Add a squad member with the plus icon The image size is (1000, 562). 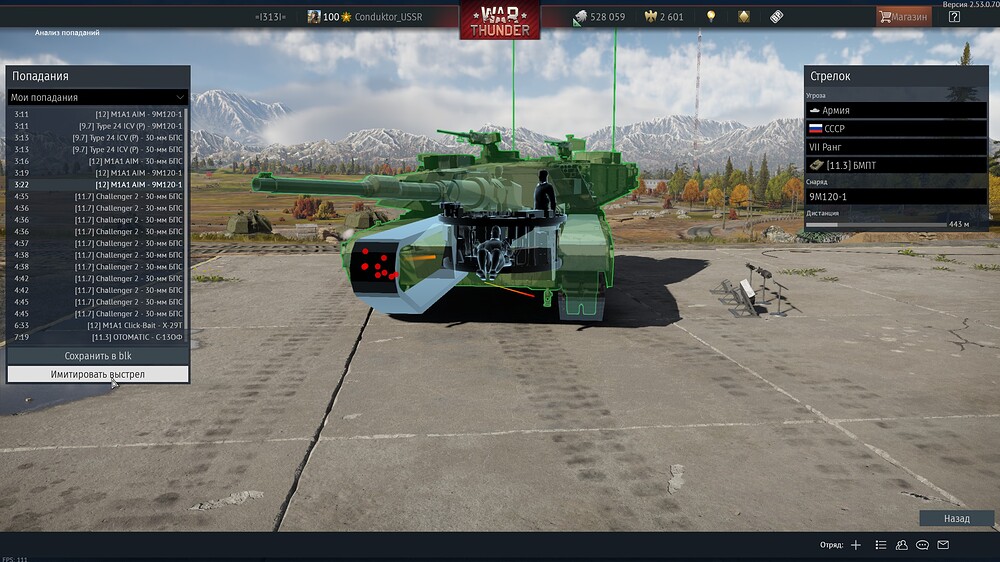point(855,545)
